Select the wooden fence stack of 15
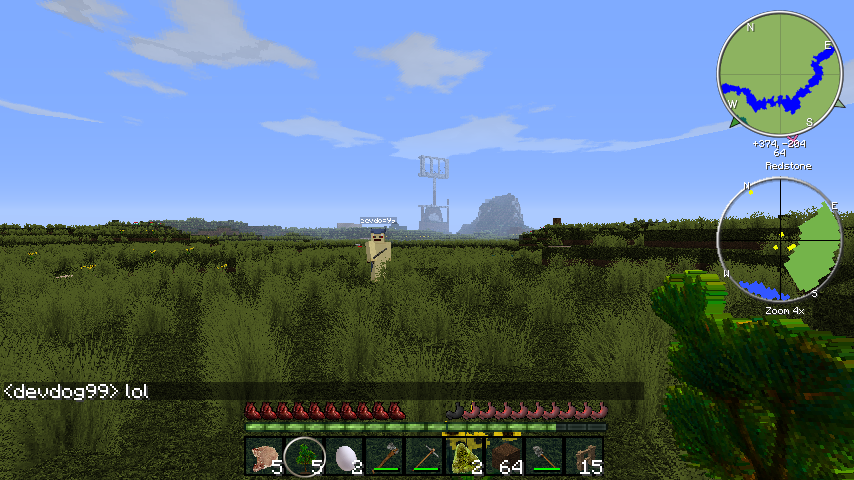 click(585, 456)
